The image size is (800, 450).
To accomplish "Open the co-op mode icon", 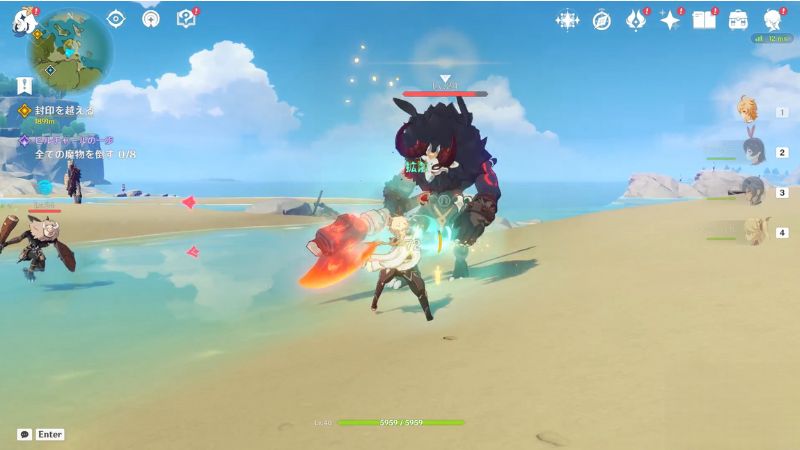I will tap(150, 18).
